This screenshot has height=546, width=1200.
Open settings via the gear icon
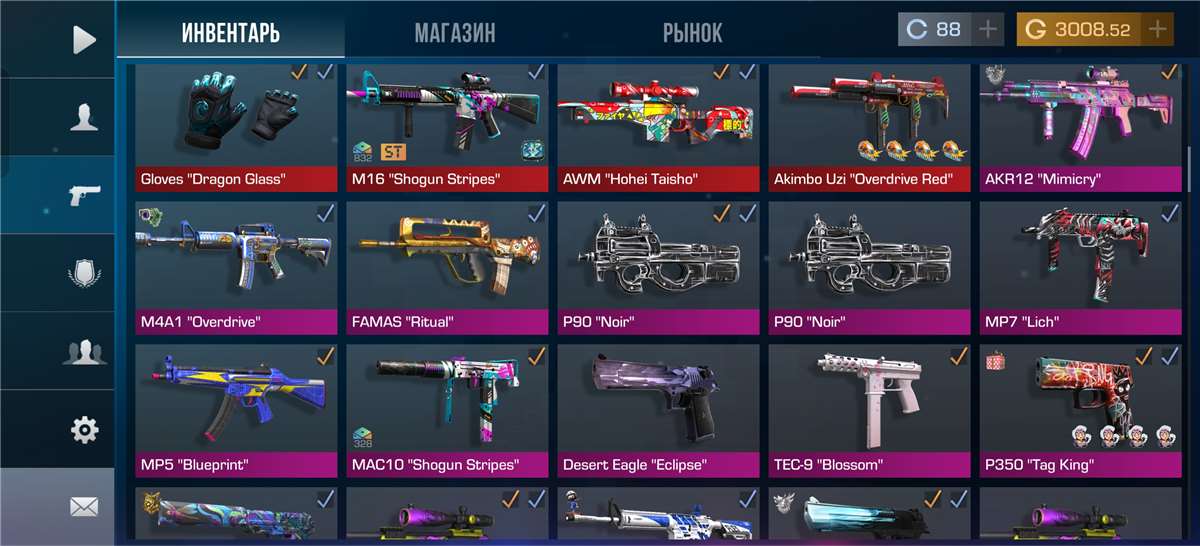(84, 430)
